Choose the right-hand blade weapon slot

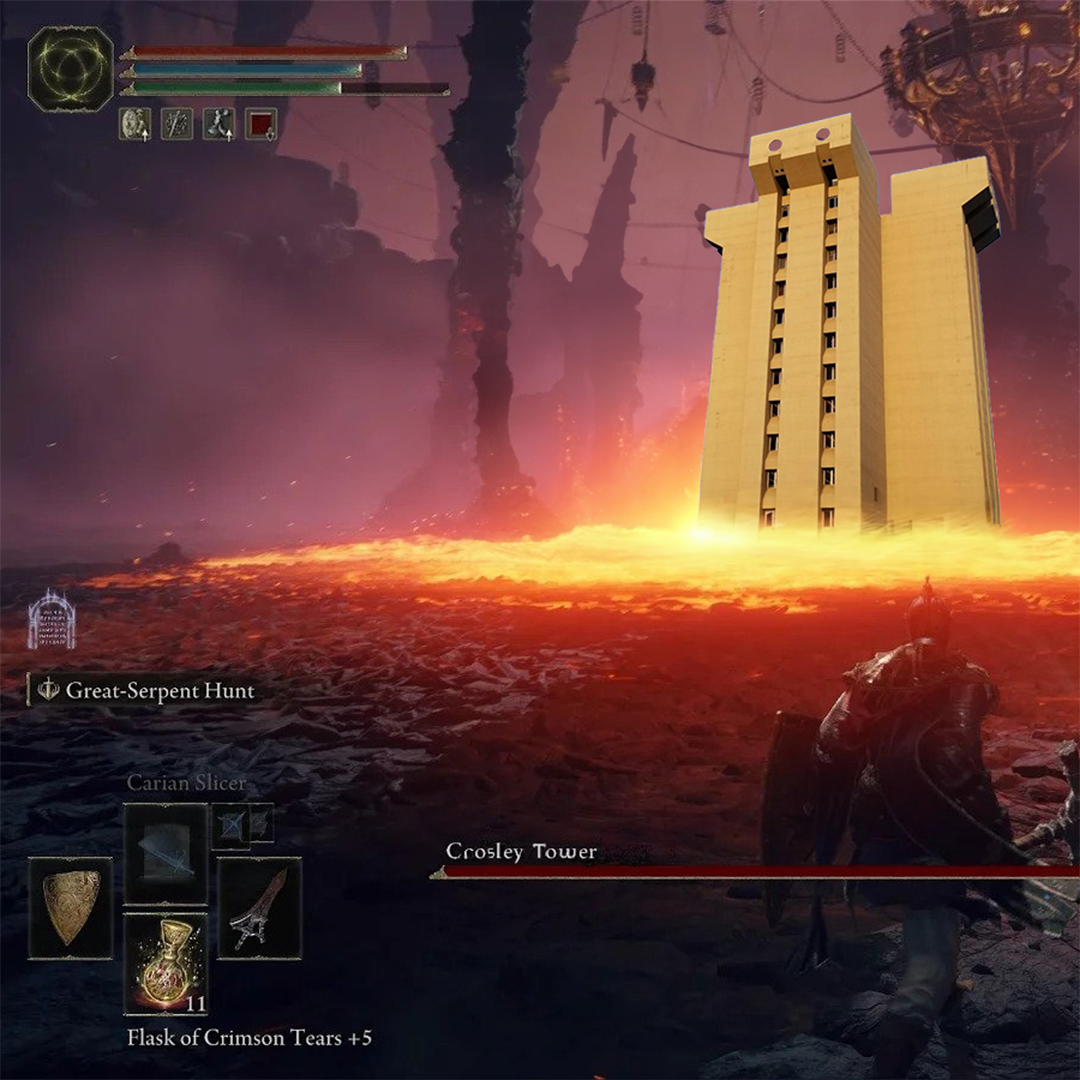point(259,908)
